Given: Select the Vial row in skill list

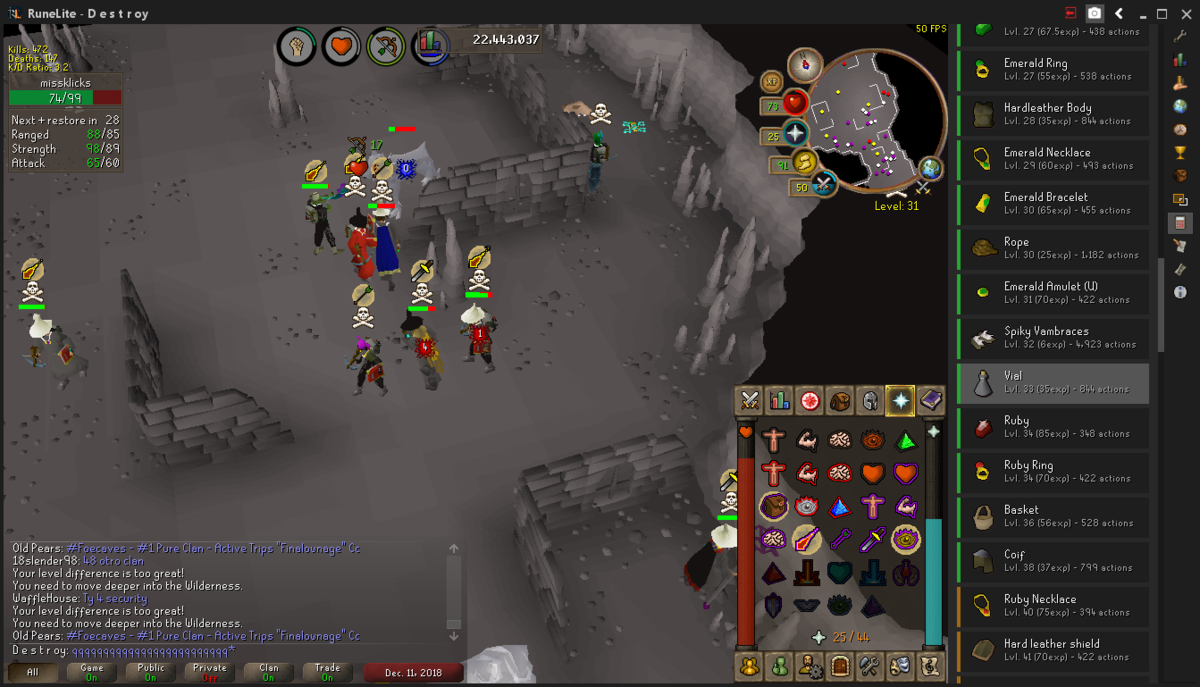Looking at the screenshot, I should (x=1052, y=383).
